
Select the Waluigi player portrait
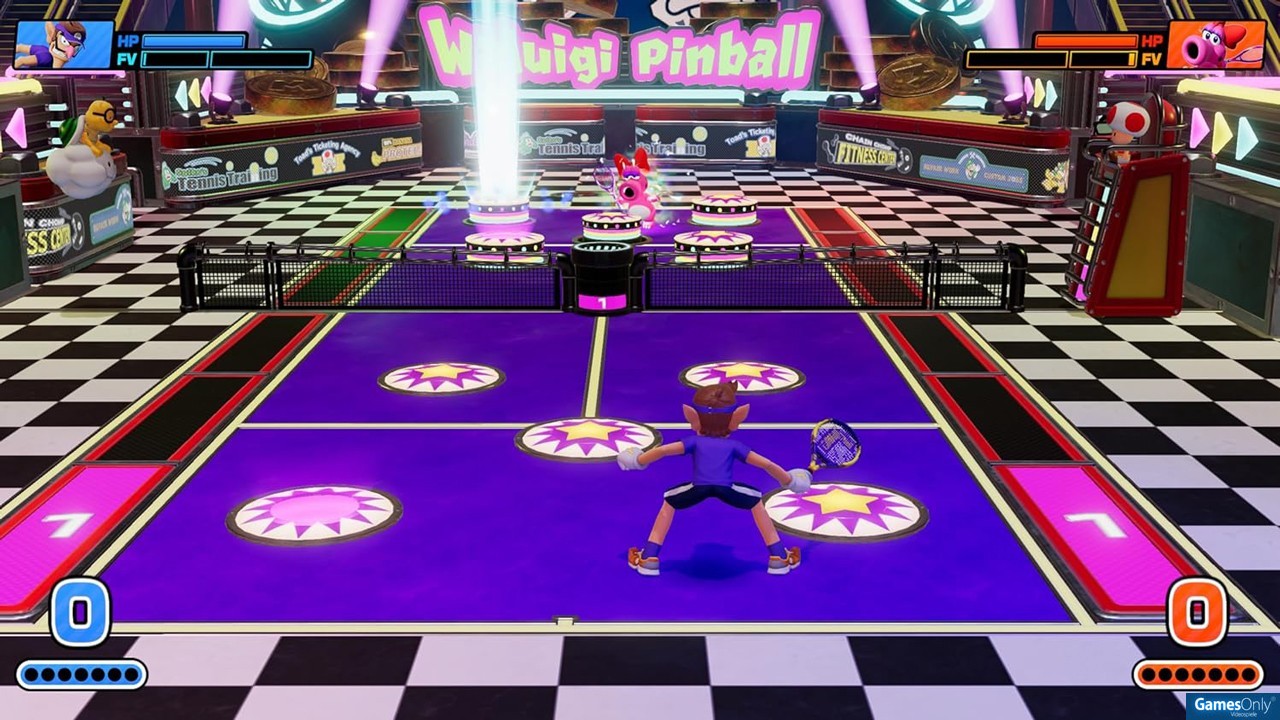64,45
